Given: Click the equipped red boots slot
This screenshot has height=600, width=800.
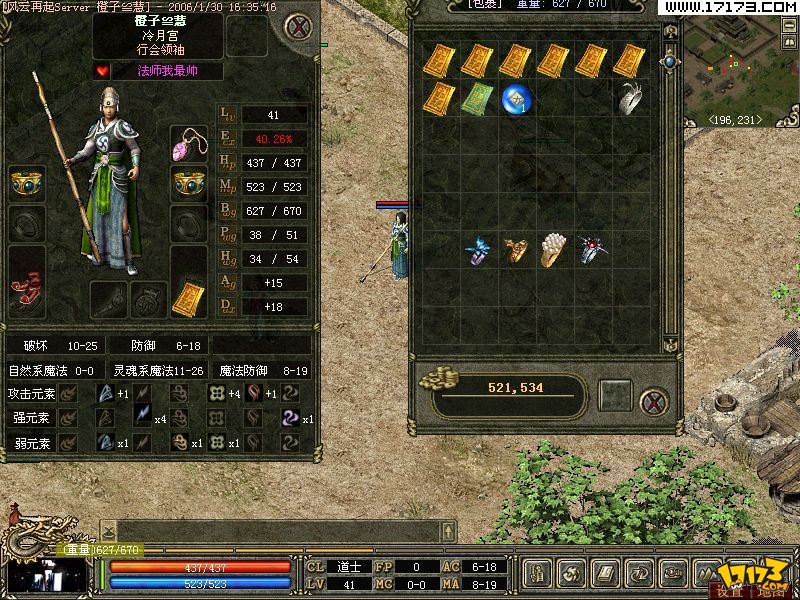Looking at the screenshot, I should point(27,290).
